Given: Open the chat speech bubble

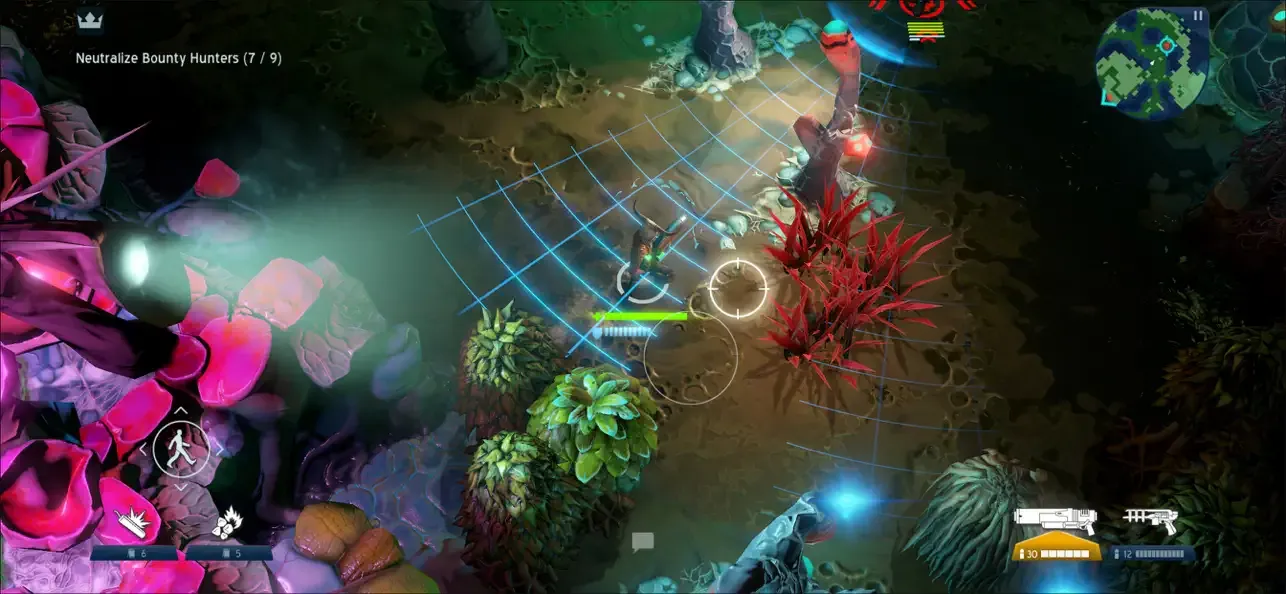Looking at the screenshot, I should pos(642,542).
